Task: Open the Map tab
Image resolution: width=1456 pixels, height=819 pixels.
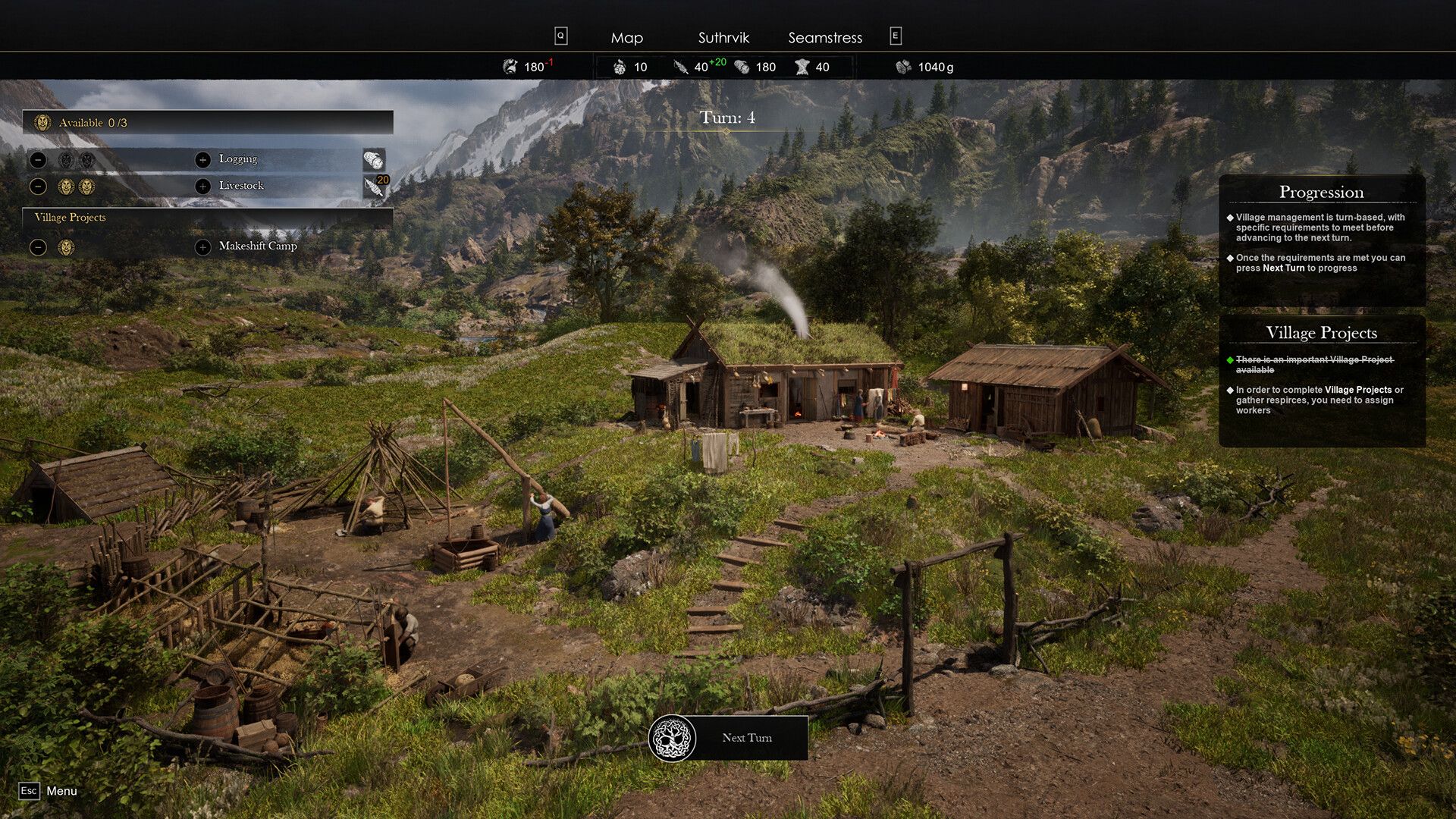Action: (626, 37)
